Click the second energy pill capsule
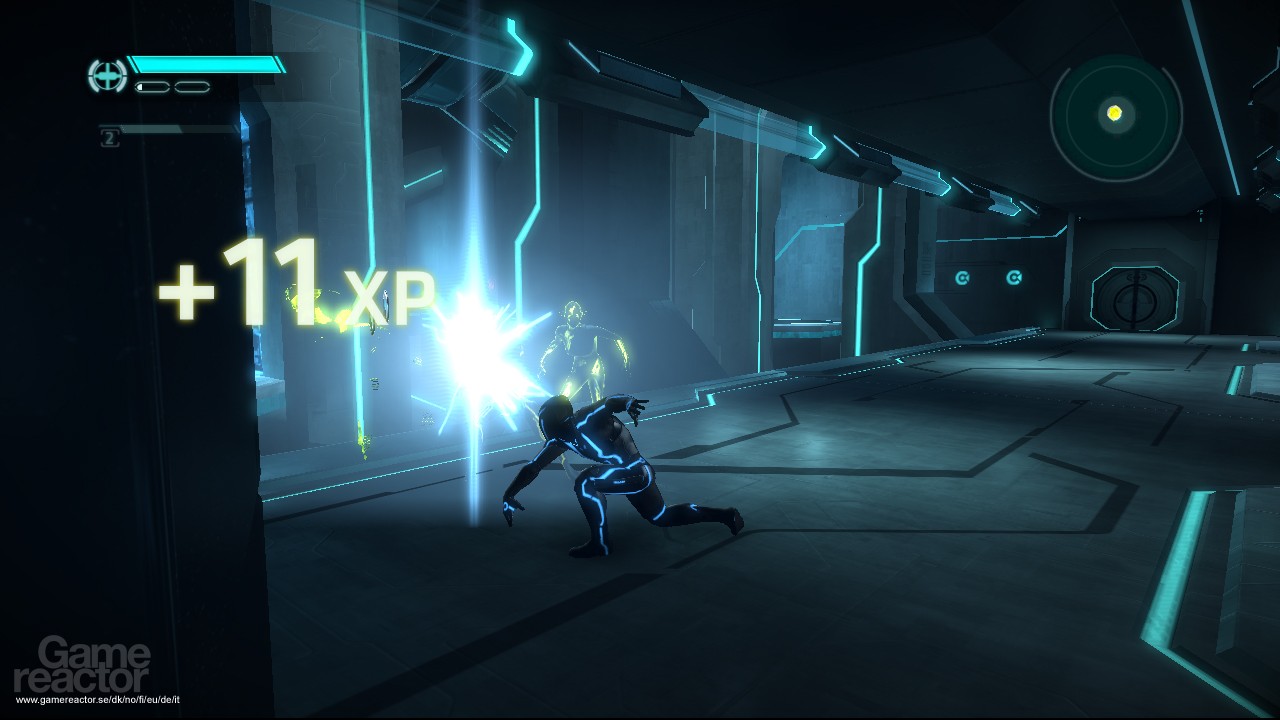This screenshot has width=1280, height=720. pyautogui.click(x=190, y=87)
